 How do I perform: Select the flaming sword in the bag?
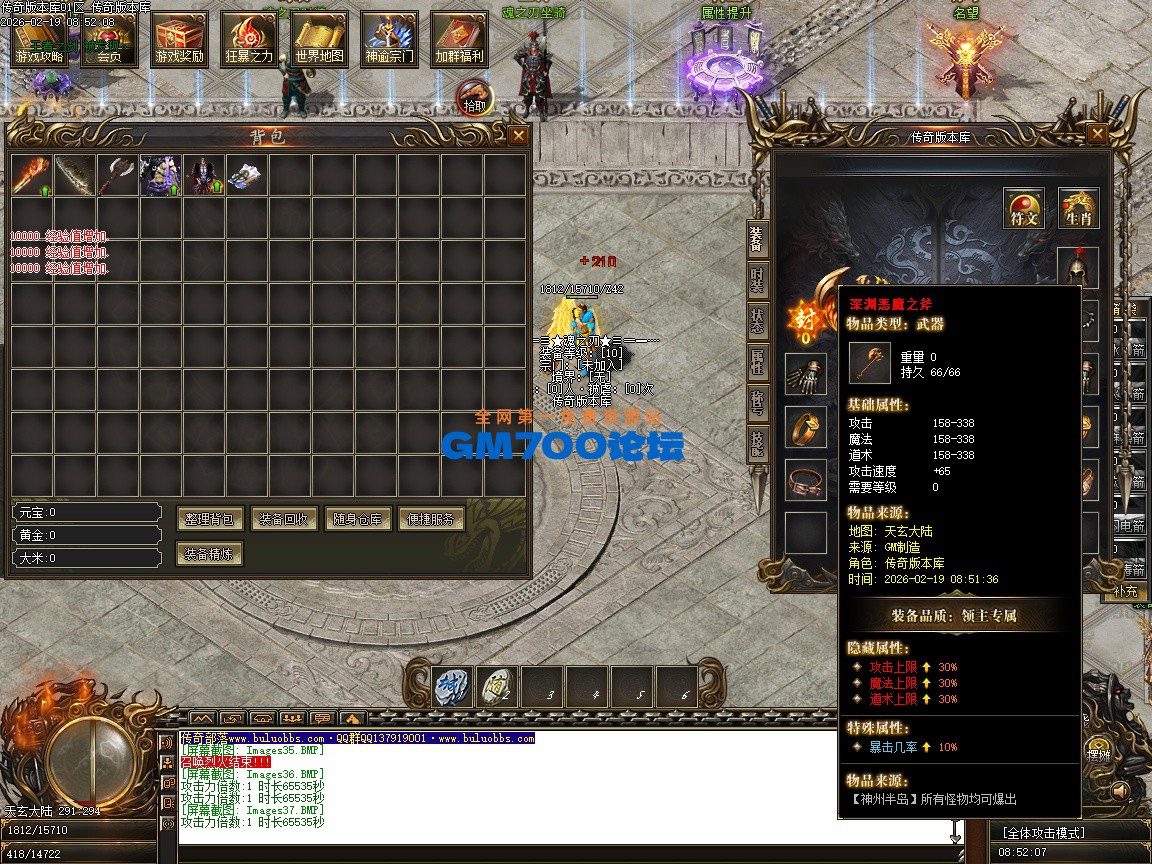pyautogui.click(x=31, y=175)
